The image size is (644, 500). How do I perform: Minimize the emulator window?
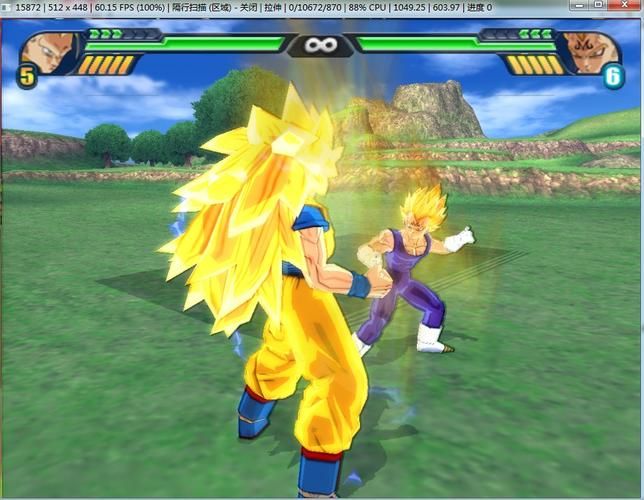pos(579,7)
